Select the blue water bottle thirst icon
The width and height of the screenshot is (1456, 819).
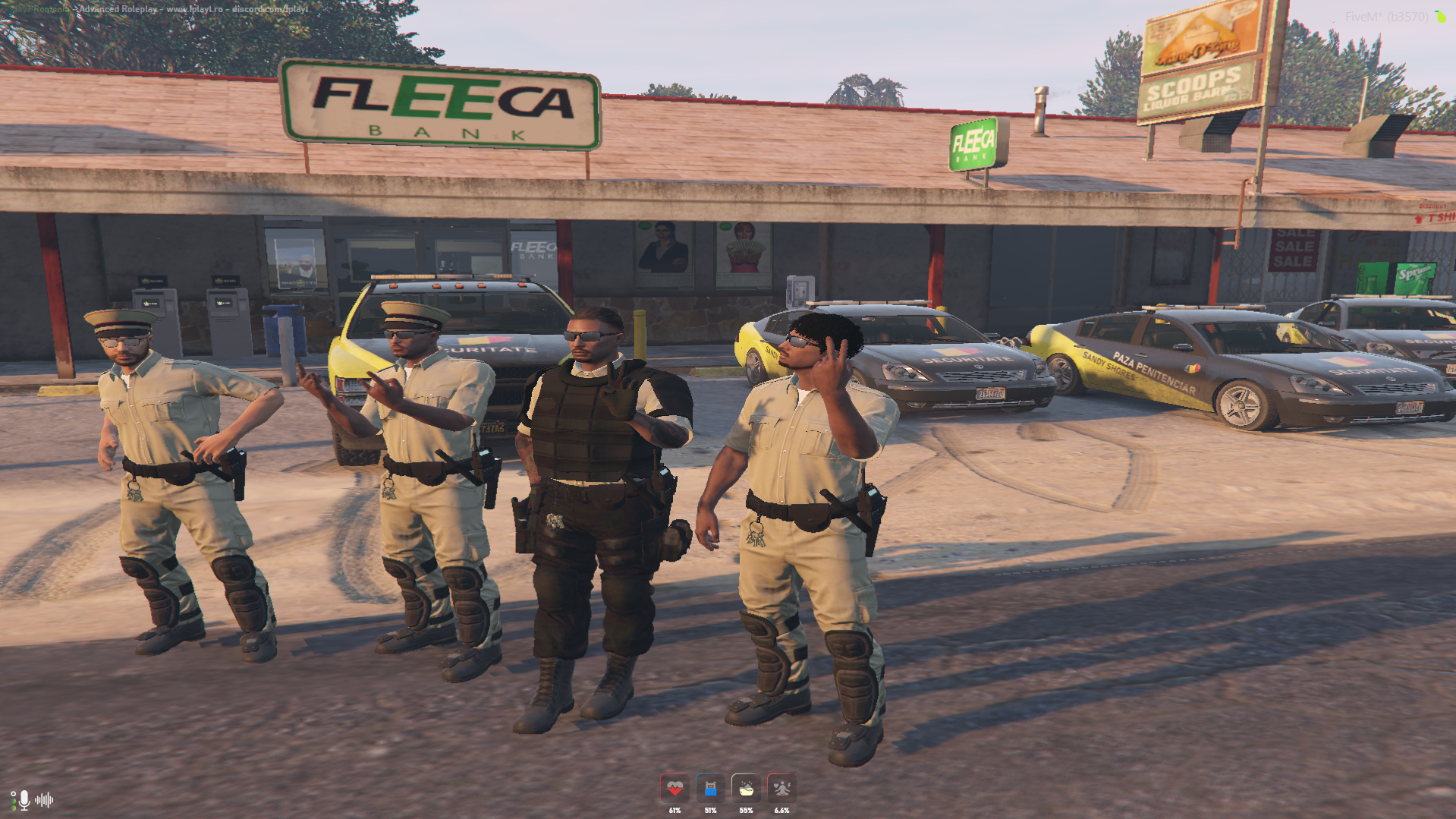710,789
